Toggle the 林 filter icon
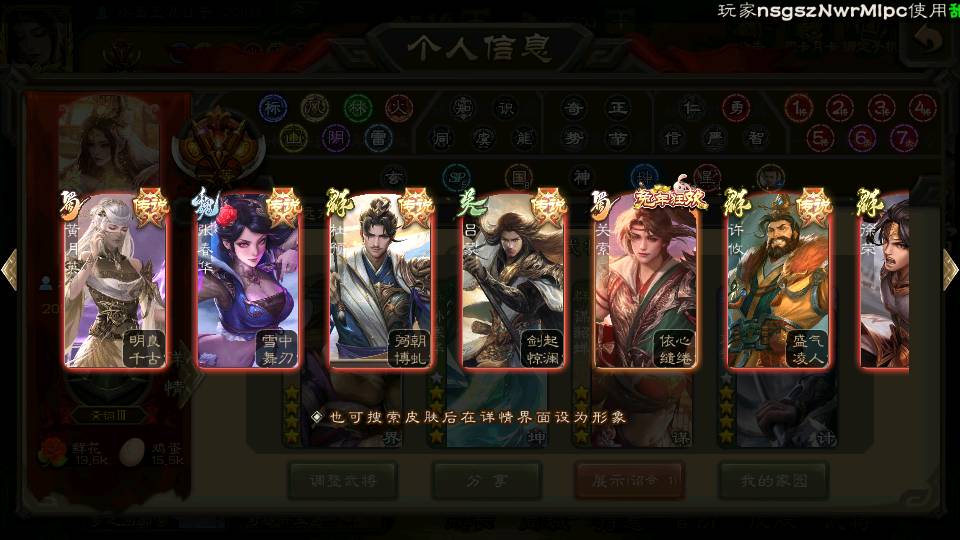 (x=357, y=107)
